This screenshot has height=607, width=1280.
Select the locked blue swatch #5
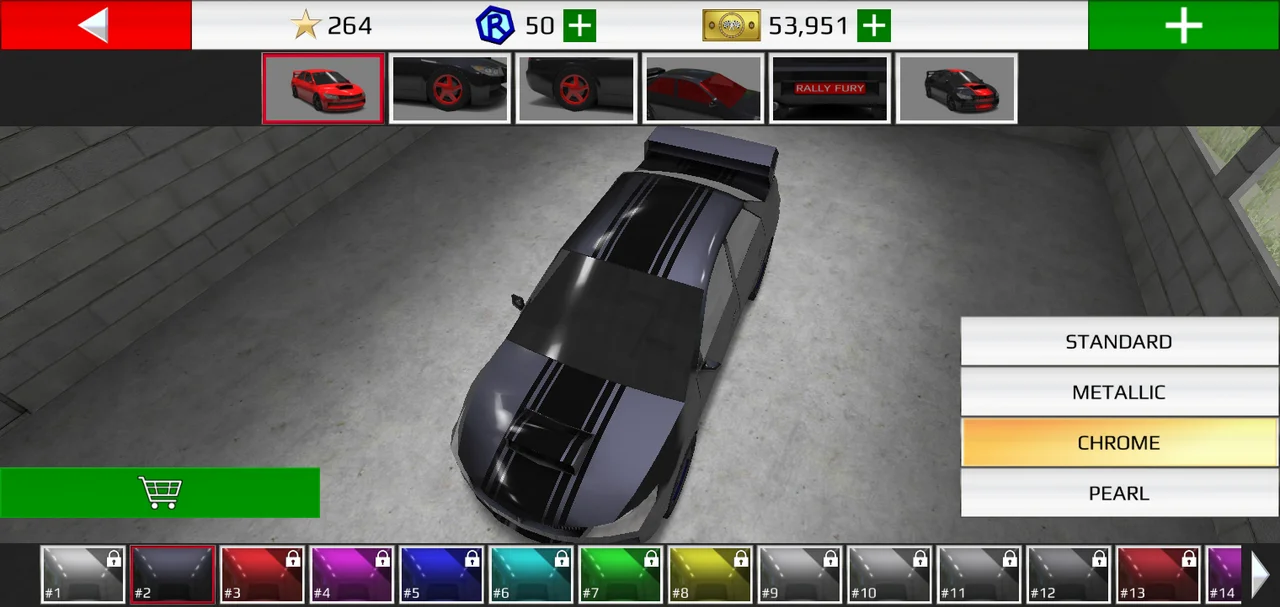(442, 575)
